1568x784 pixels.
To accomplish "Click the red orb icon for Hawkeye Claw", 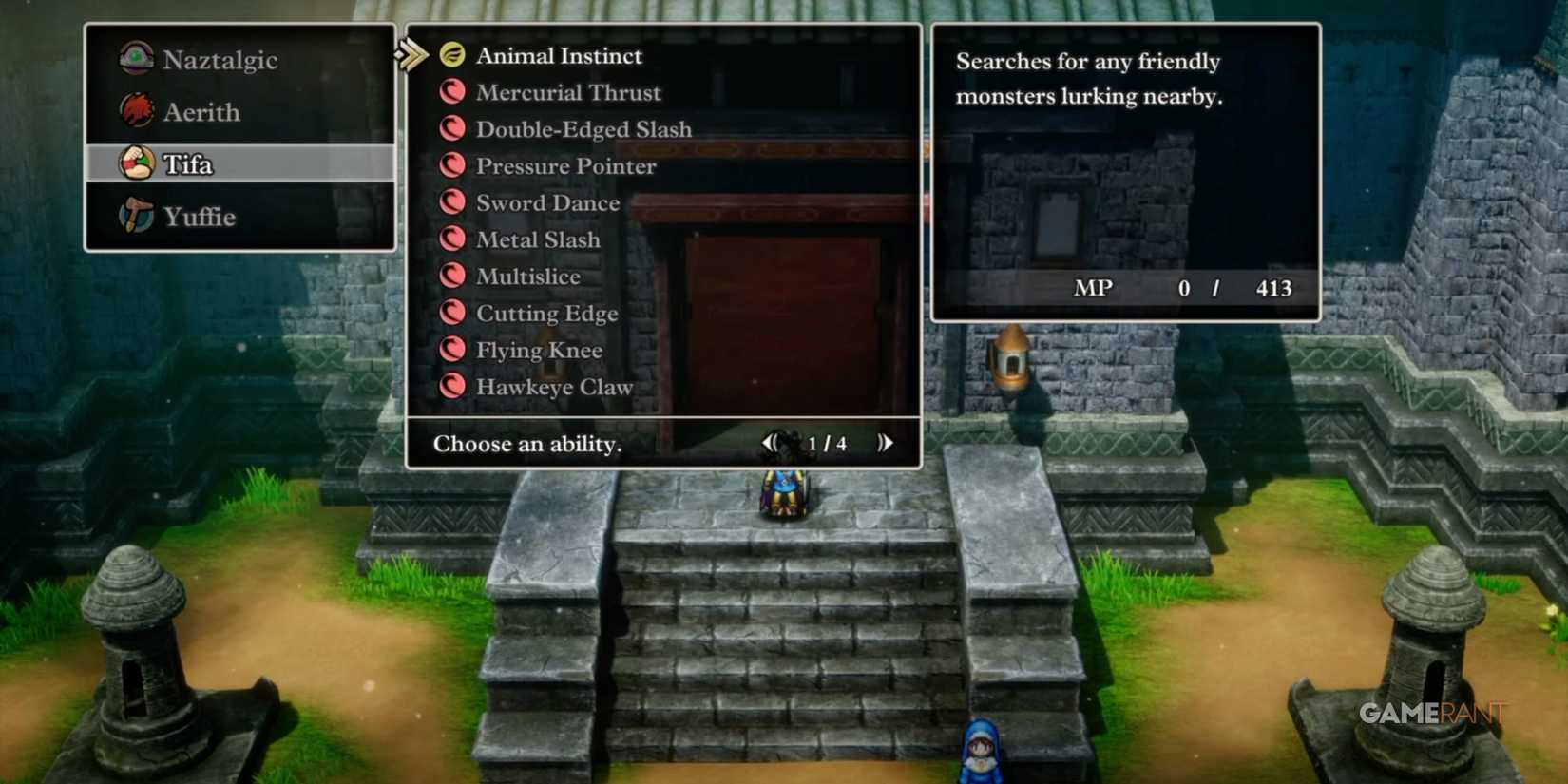I will pos(454,386).
